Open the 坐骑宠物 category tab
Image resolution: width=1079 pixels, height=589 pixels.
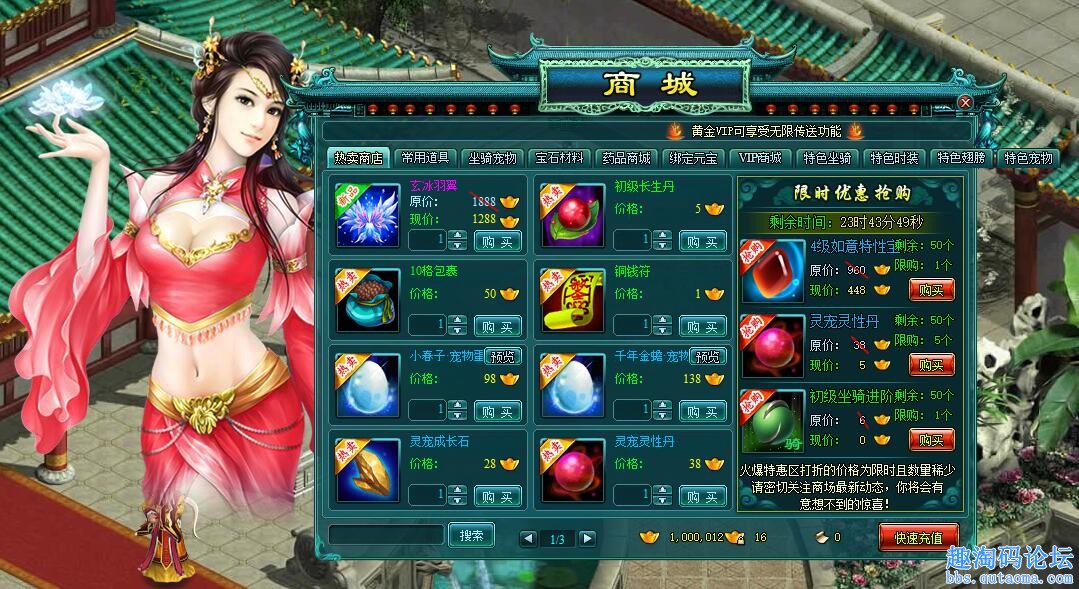(492, 158)
